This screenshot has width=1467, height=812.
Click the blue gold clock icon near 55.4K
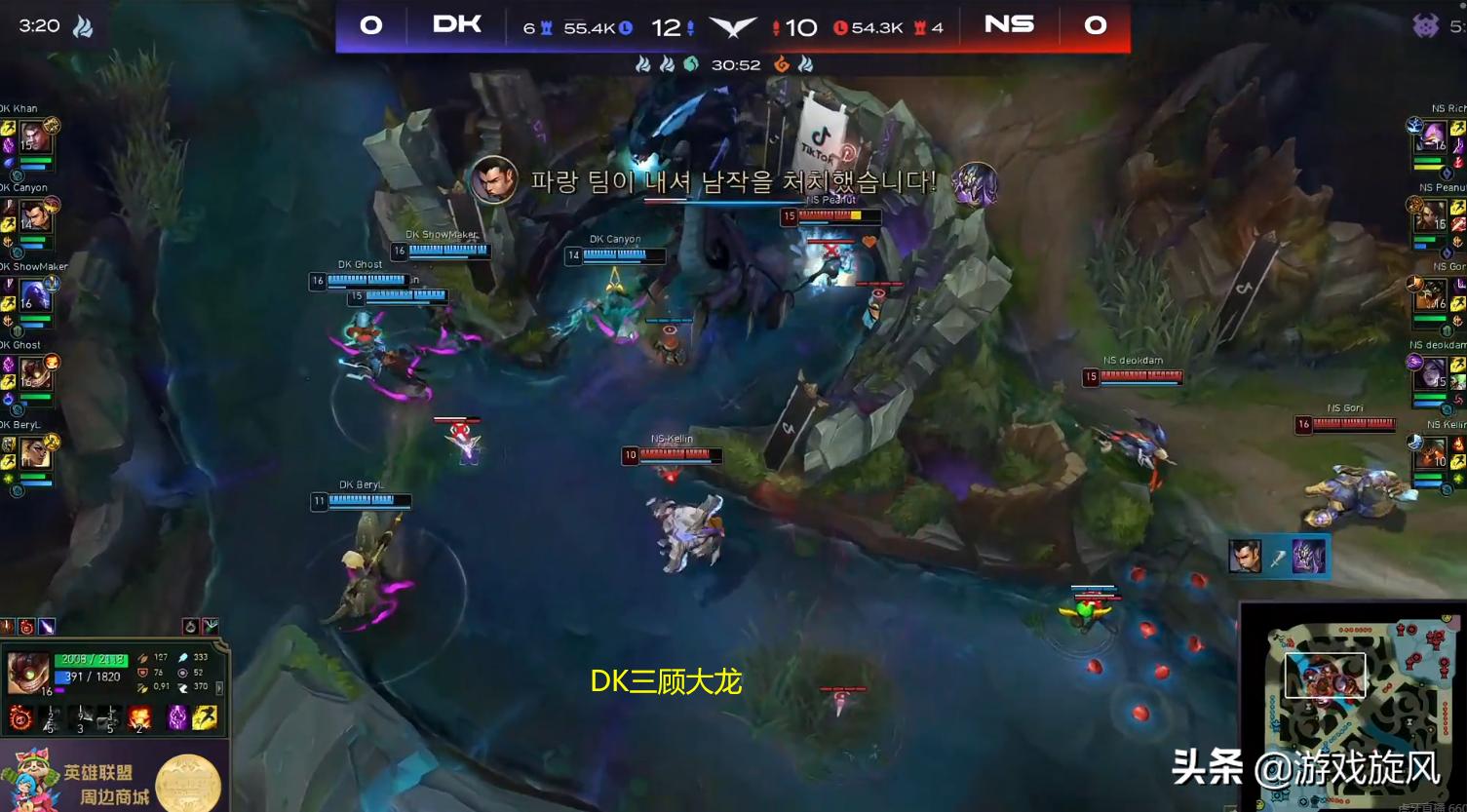[x=626, y=27]
